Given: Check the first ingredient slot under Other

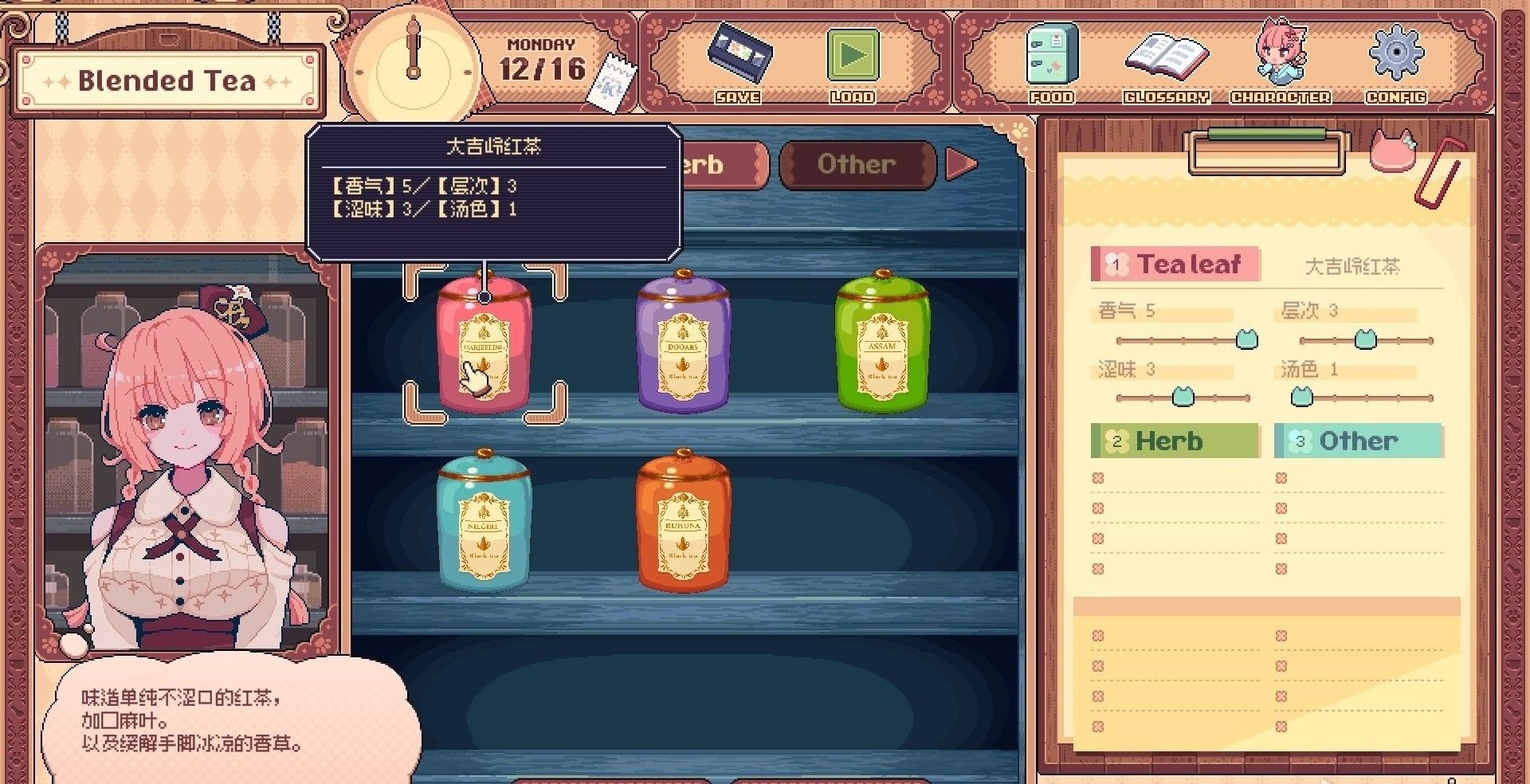Looking at the screenshot, I should 1281,477.
